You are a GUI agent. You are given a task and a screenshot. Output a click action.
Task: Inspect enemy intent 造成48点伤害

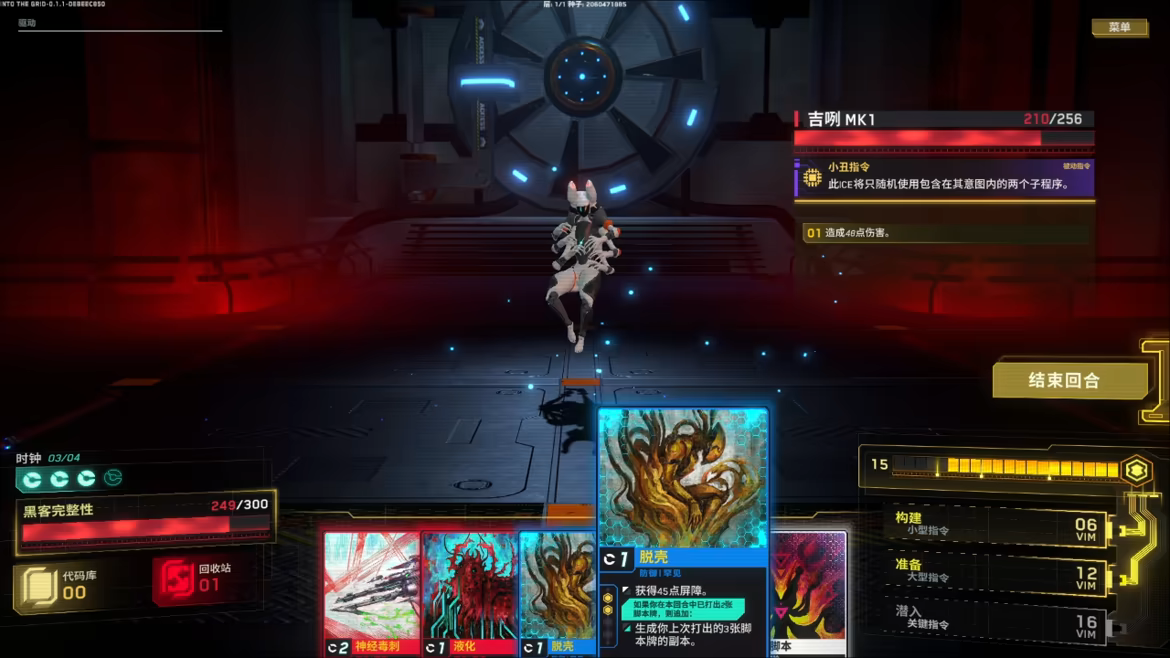point(944,233)
